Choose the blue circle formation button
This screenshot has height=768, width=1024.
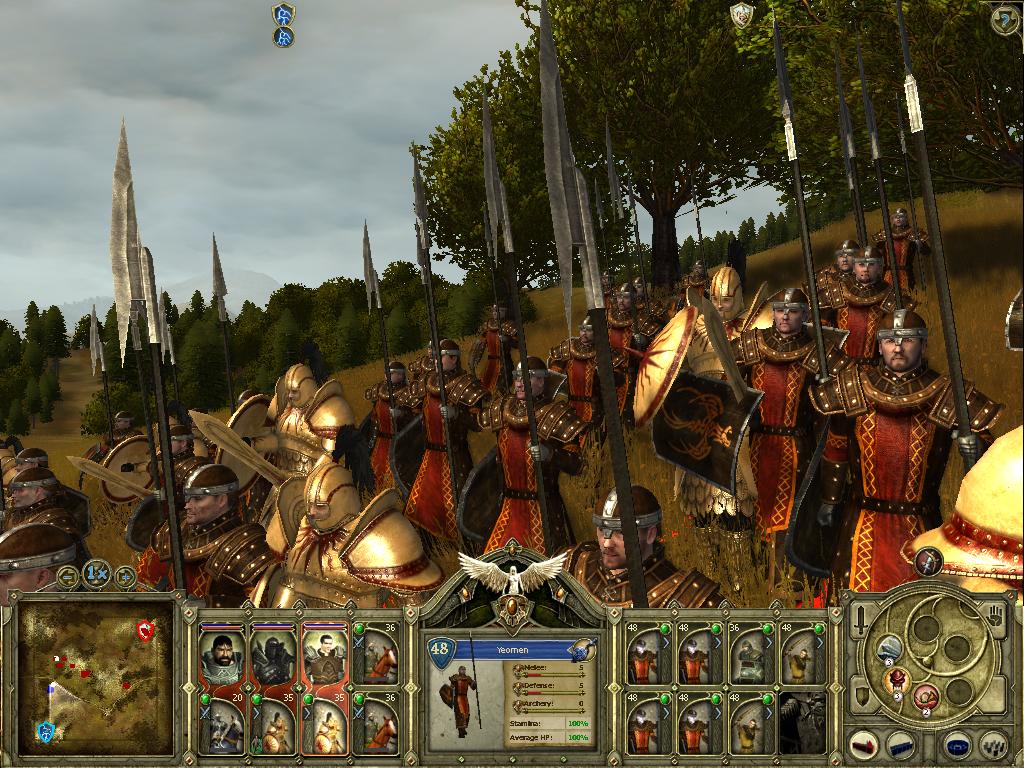coord(957,745)
